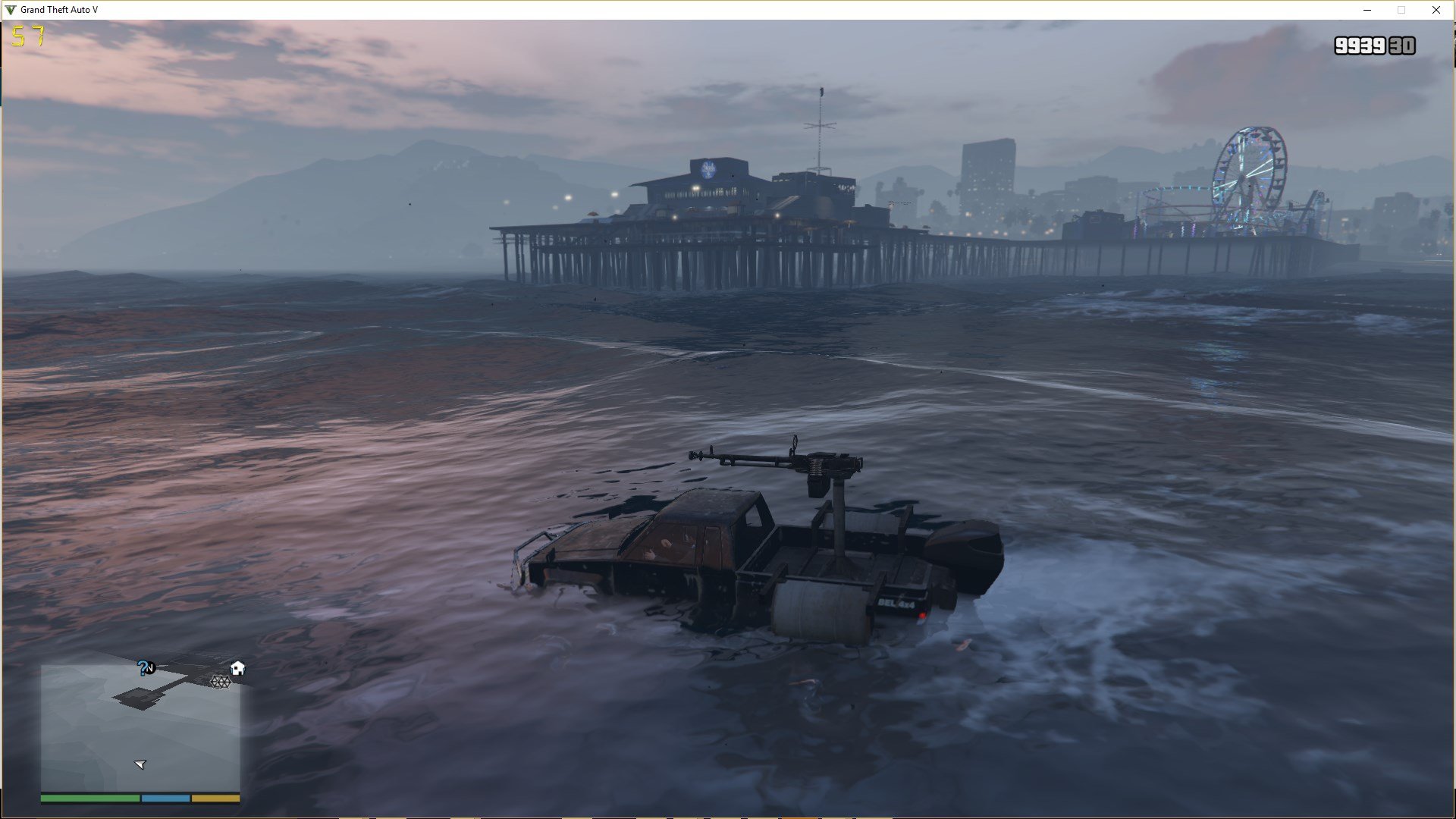Select the Ferris wheel blip on the minimap
The image size is (1456, 819).
pos(220,682)
